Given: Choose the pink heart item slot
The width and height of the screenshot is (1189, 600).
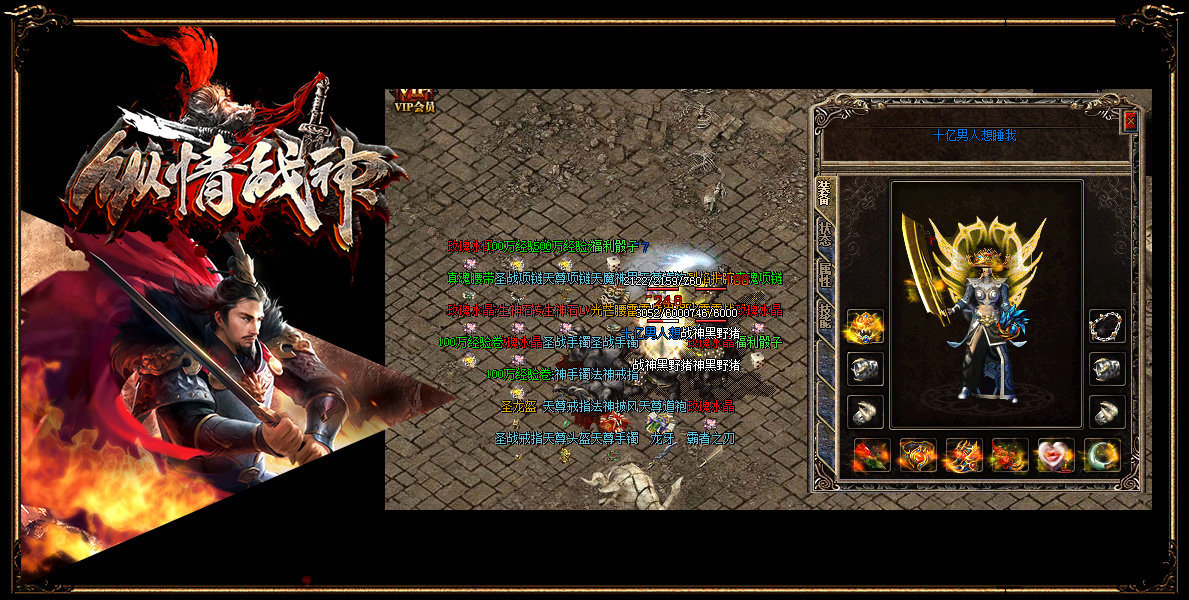Looking at the screenshot, I should click(x=1056, y=455).
